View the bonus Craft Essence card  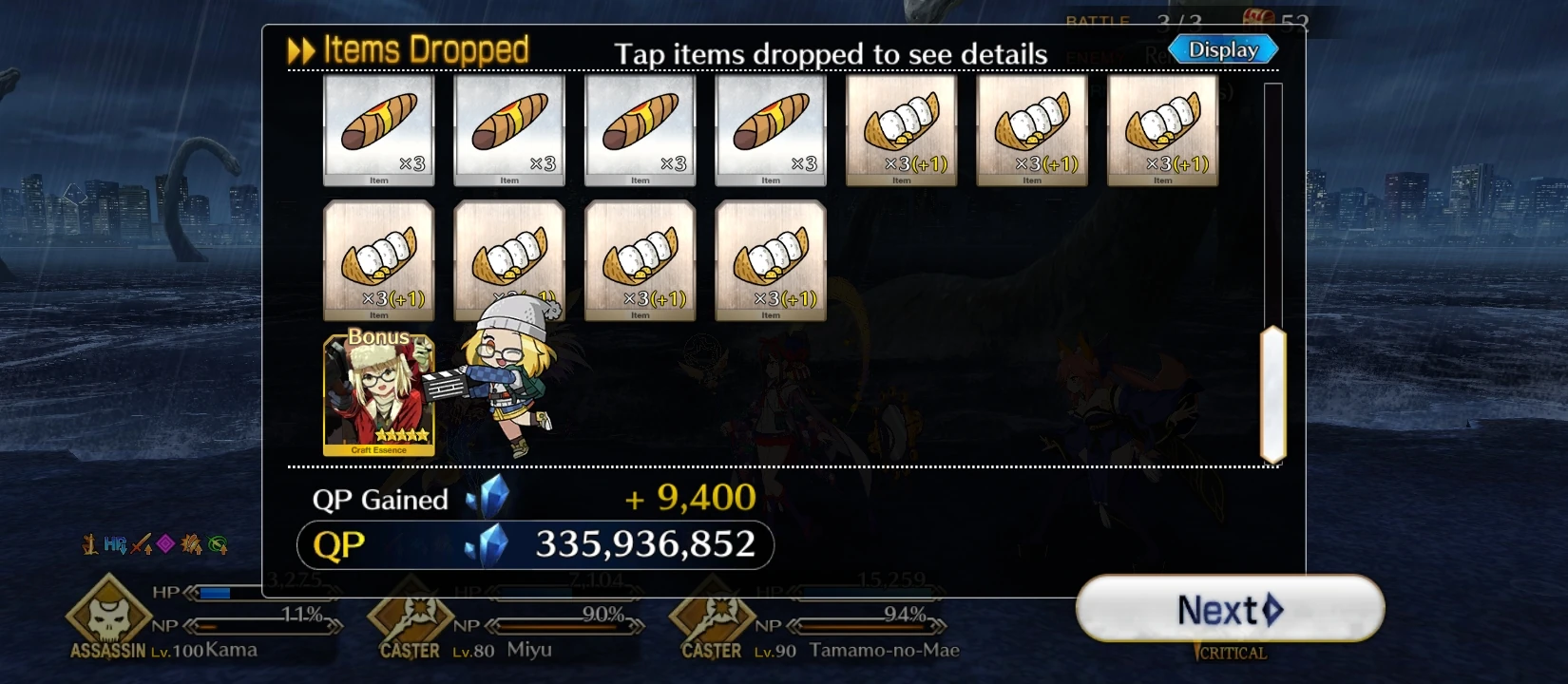377,394
